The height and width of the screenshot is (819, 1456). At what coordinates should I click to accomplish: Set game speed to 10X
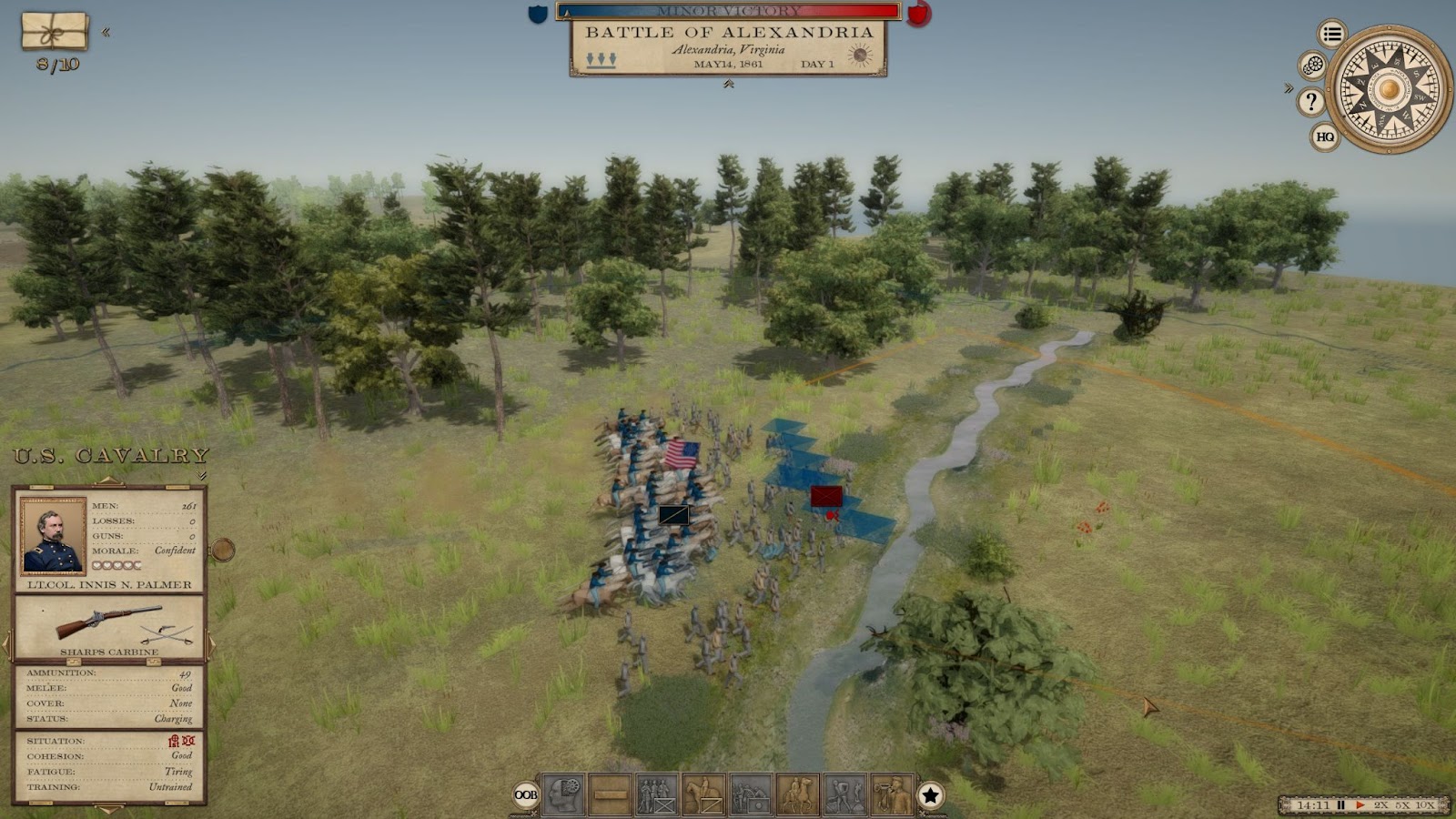(x=1425, y=805)
